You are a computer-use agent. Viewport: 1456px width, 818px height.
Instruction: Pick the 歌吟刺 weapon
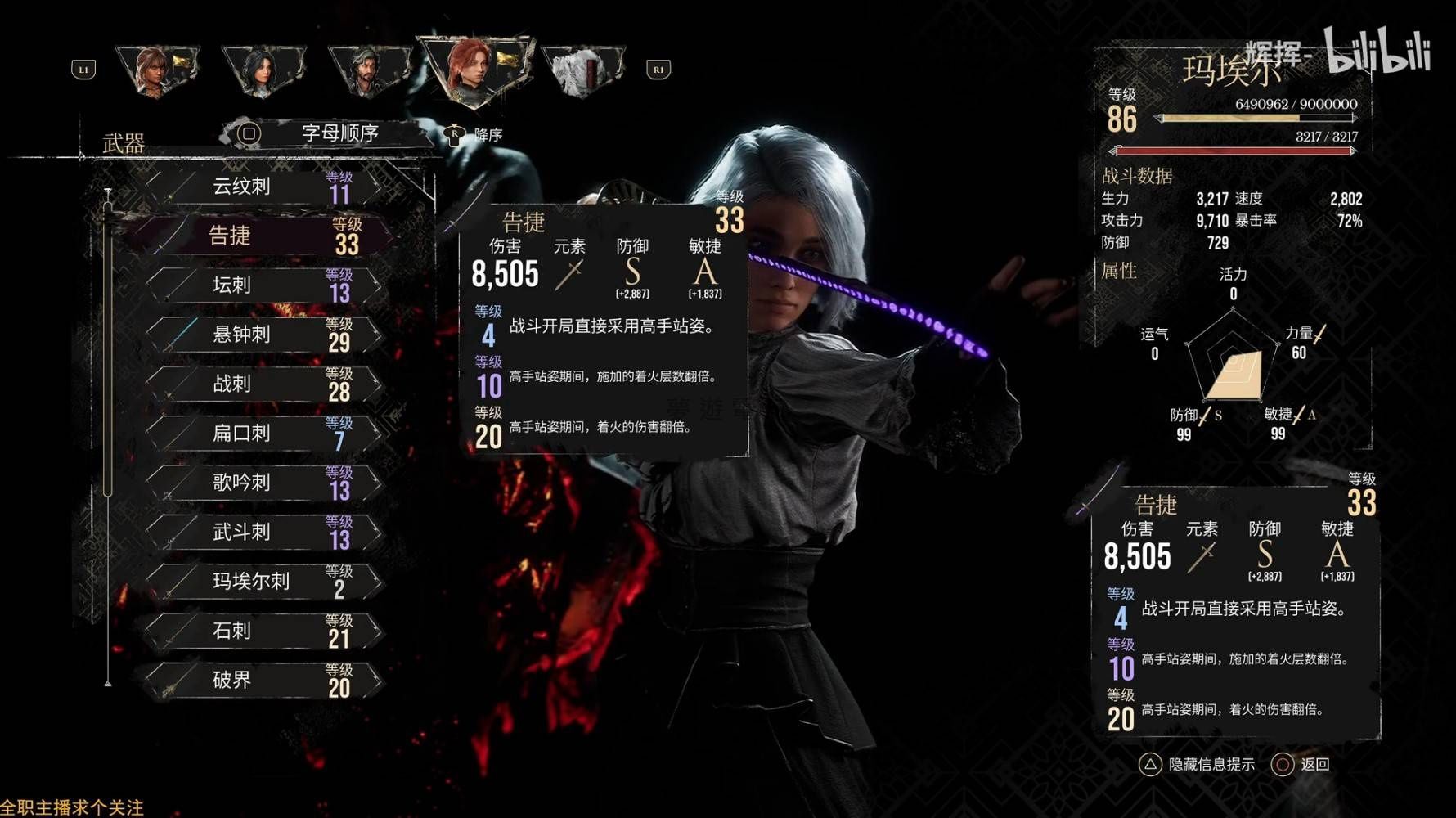(x=262, y=483)
